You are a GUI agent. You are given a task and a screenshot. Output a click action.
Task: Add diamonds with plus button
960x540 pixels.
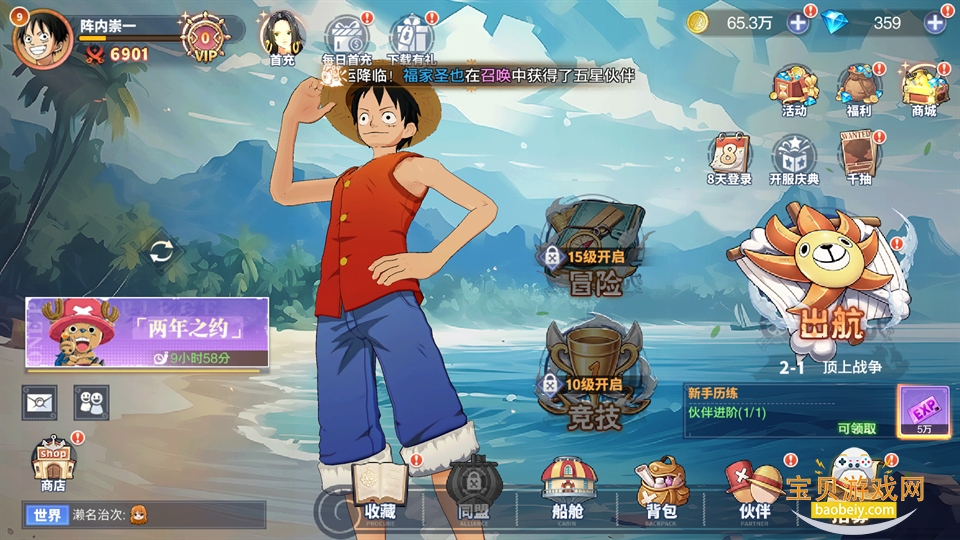(936, 23)
